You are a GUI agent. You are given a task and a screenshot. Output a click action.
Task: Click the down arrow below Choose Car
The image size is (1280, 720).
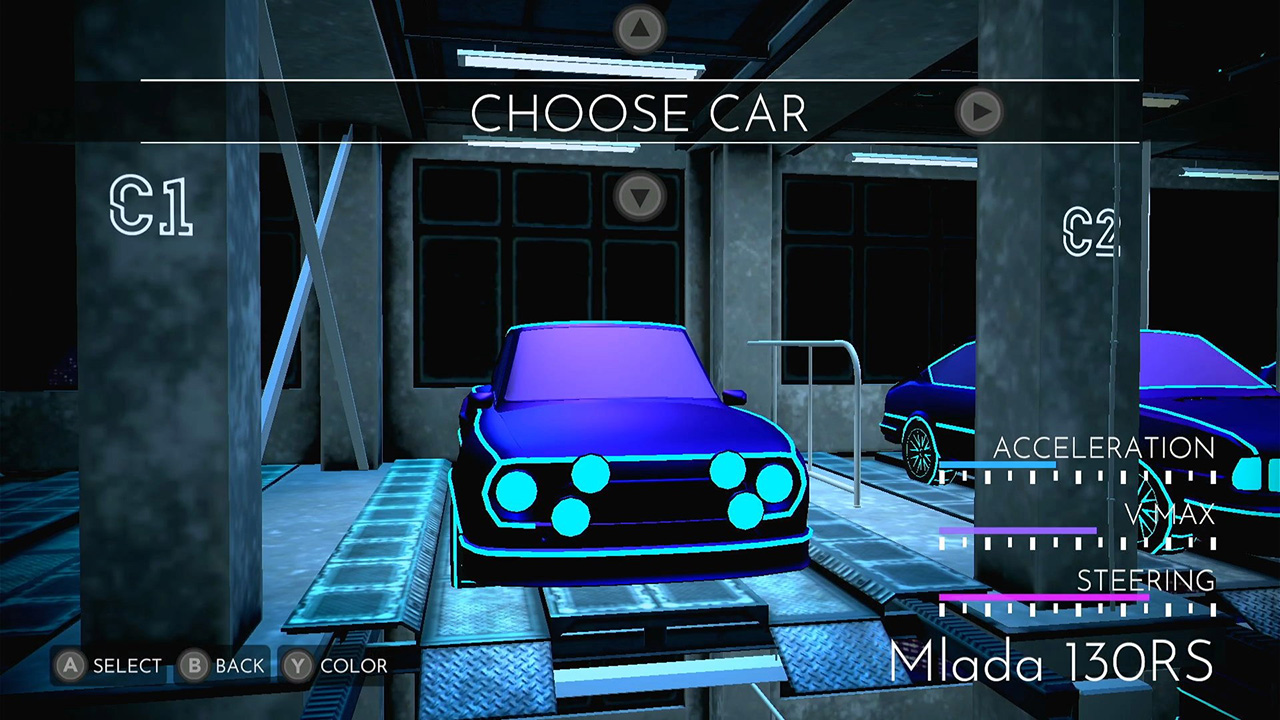[x=640, y=195]
